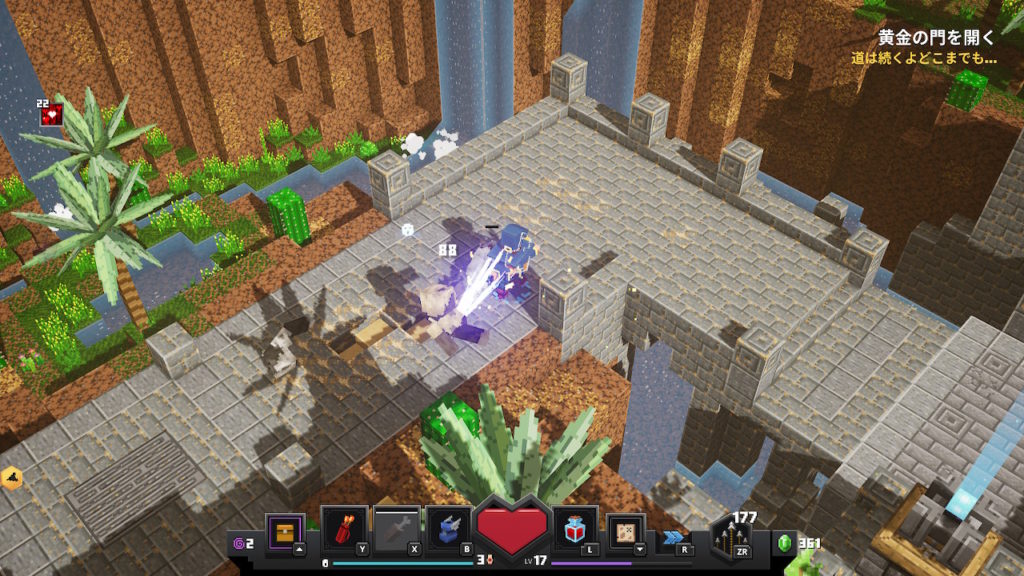Click the red heart mob marker
Screen dimensions: 1024x576
[51, 116]
